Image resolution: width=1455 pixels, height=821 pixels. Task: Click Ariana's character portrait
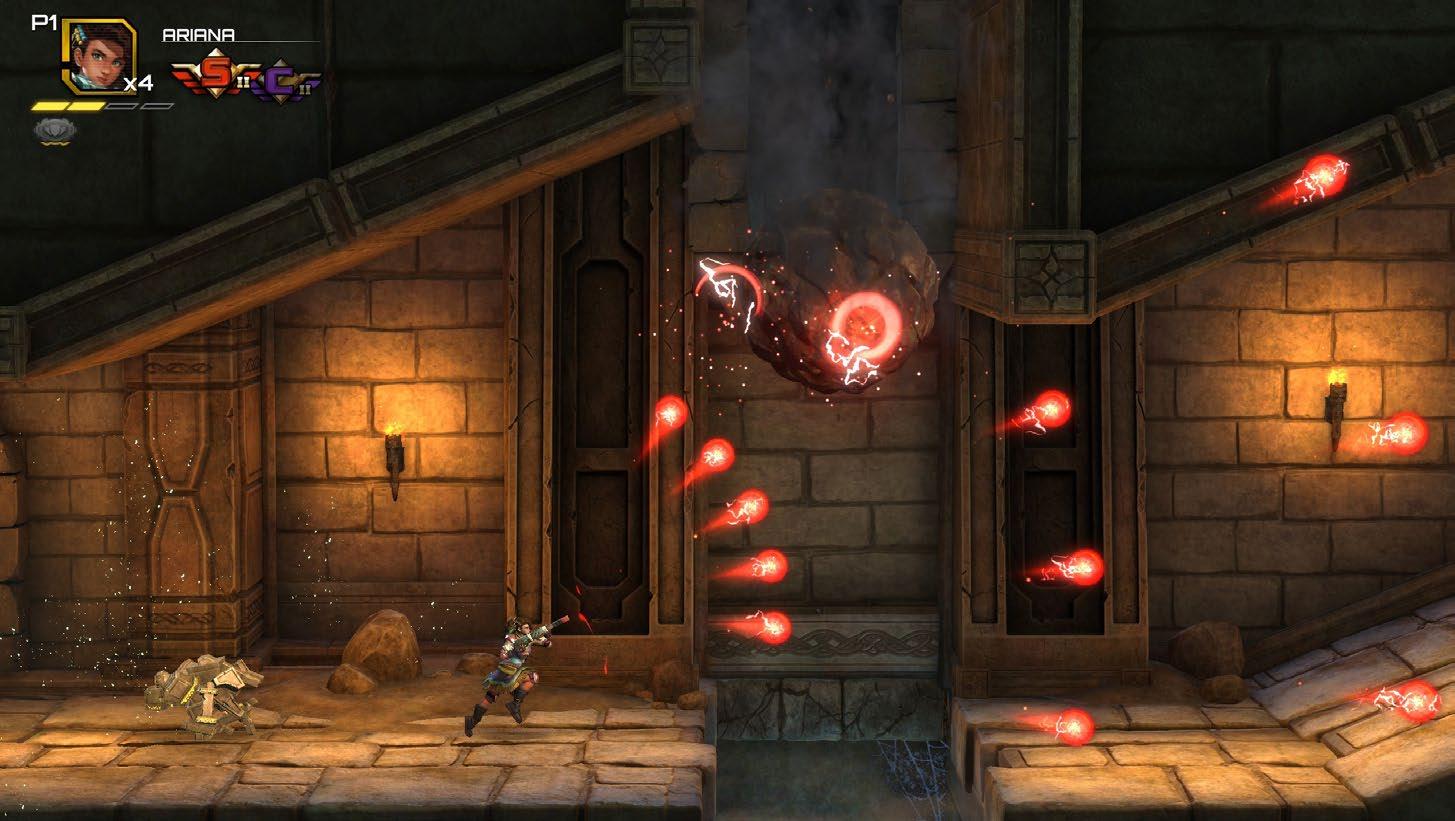[98, 56]
